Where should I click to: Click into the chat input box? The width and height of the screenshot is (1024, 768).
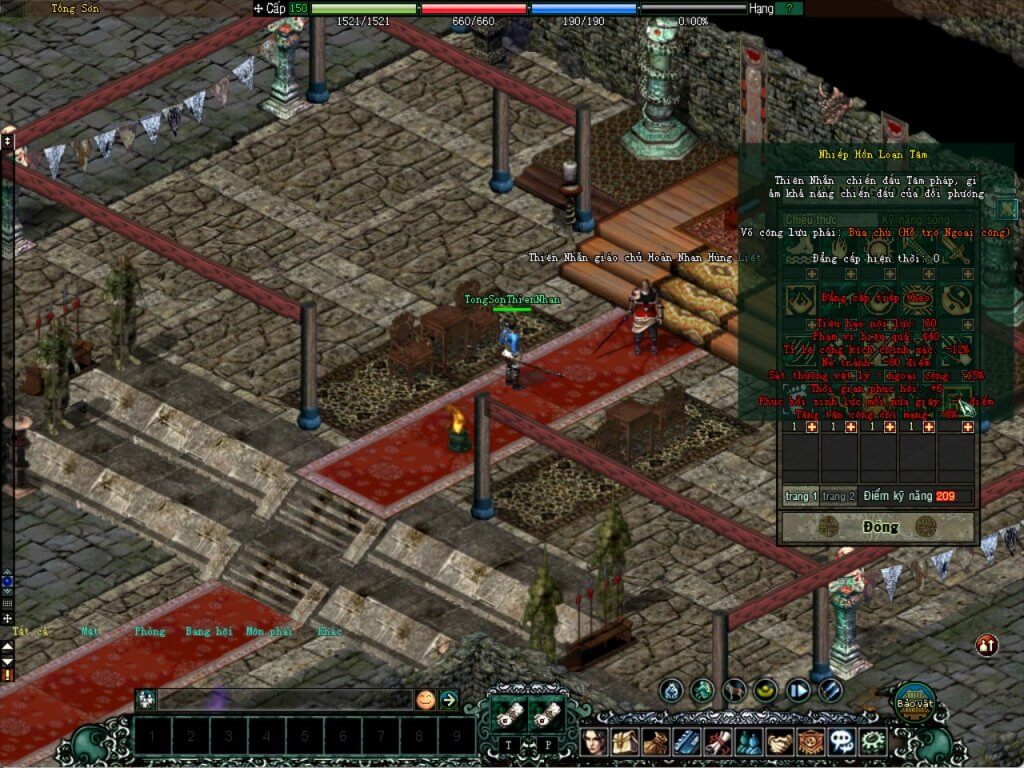285,700
